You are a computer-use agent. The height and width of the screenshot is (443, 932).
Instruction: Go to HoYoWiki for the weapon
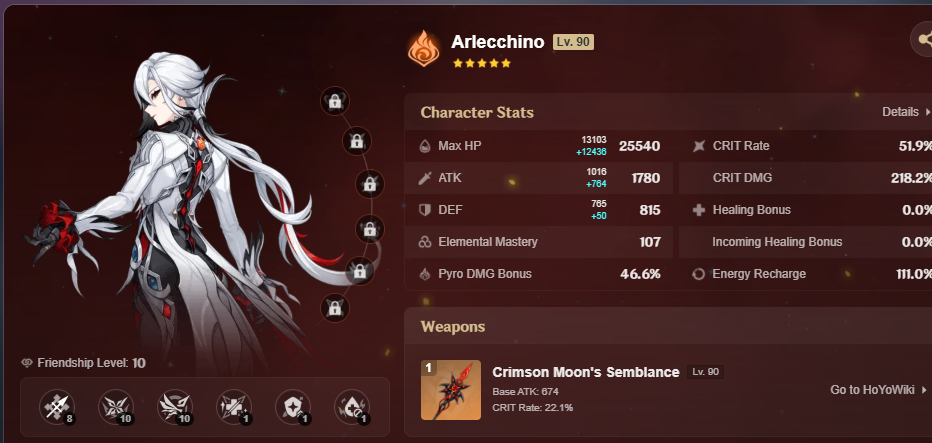(878, 390)
